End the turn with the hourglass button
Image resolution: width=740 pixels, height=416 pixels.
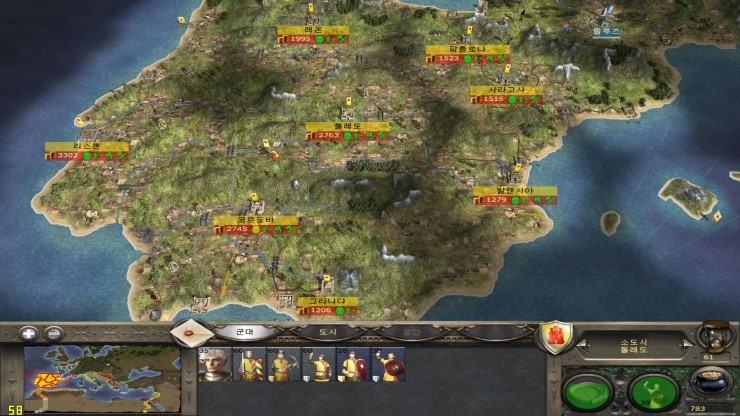(x=713, y=335)
